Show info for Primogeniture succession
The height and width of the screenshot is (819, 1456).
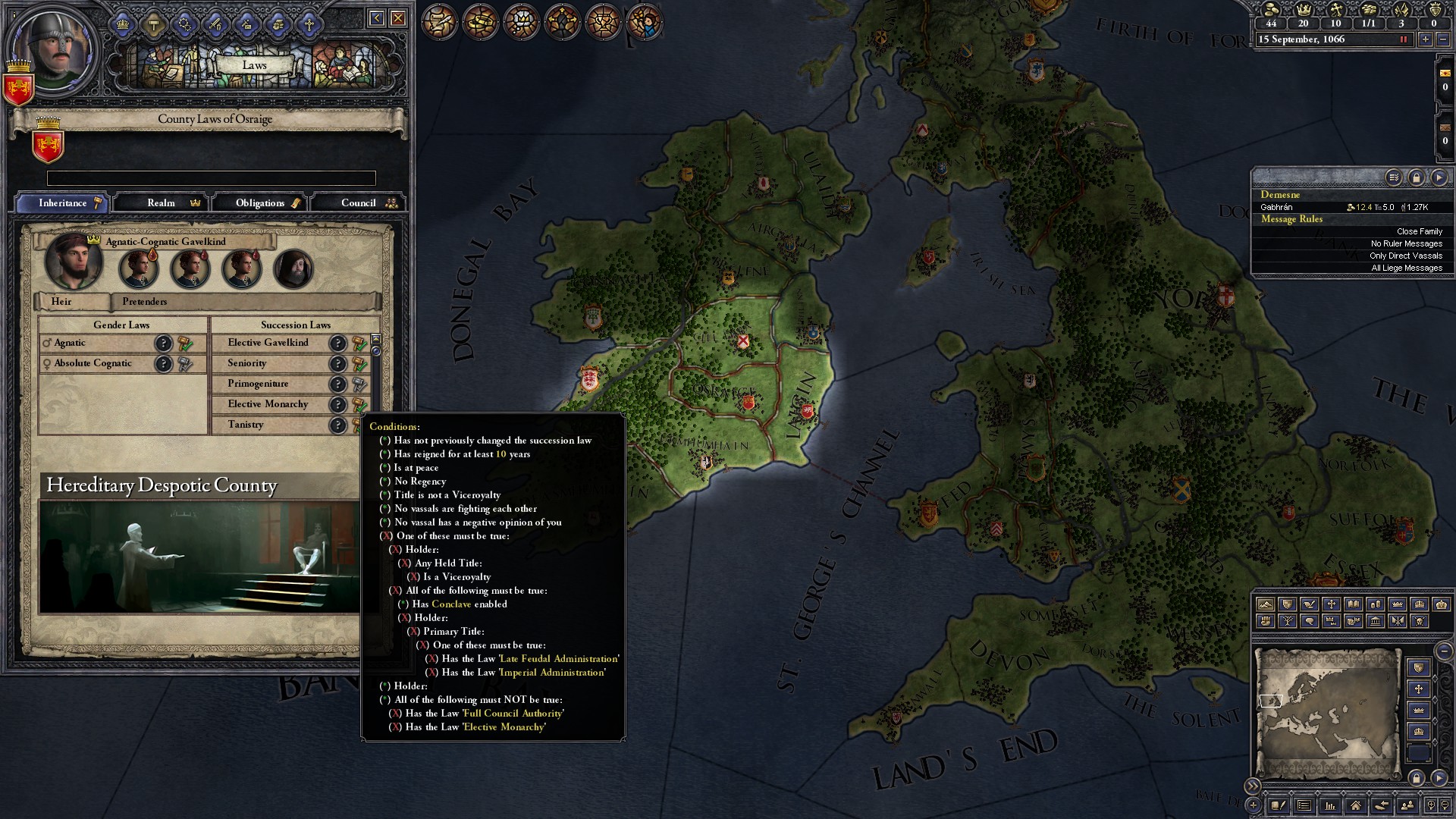338,384
